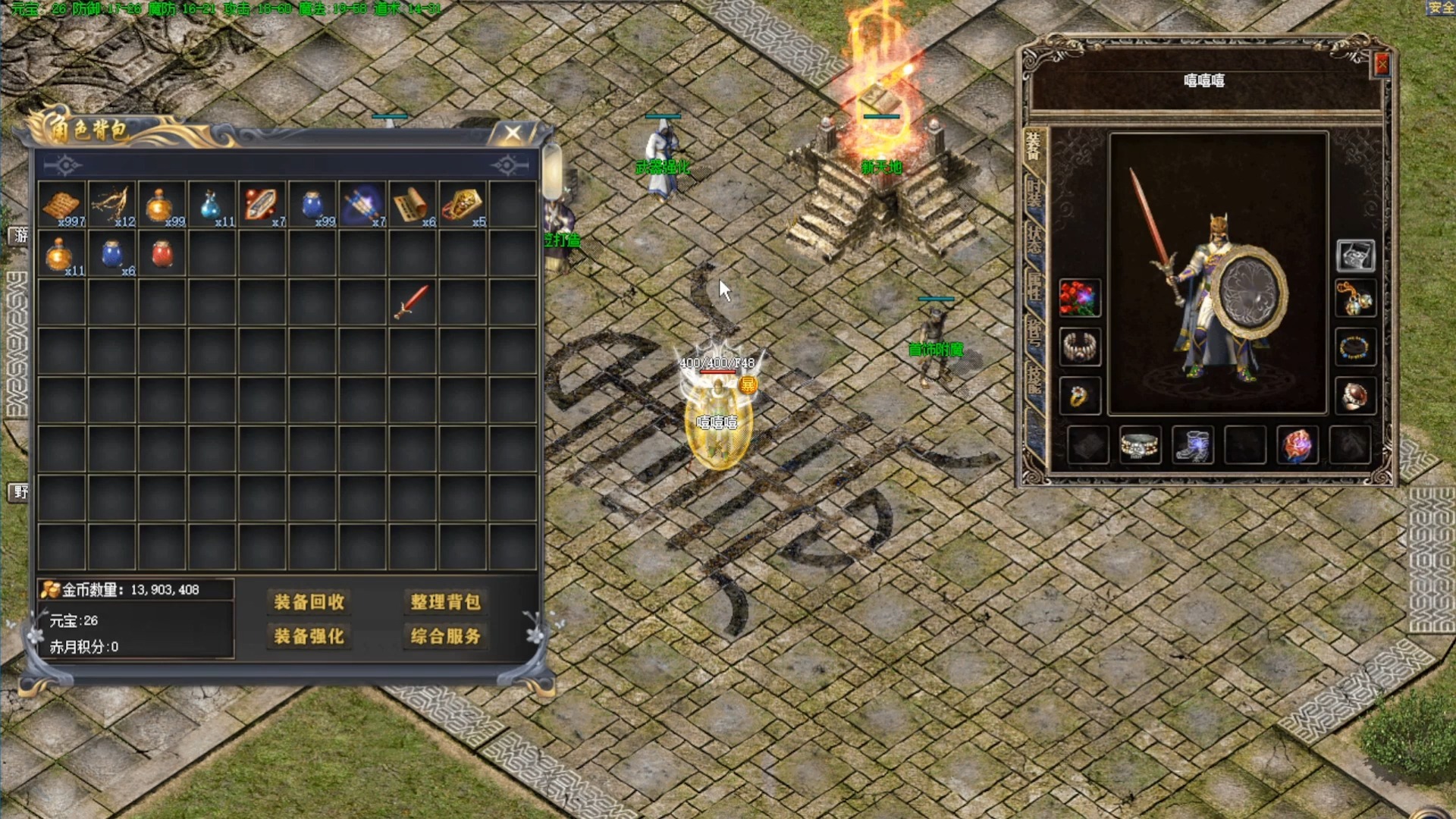Select the golden root item x12
Viewport: 1456px width, 819px height.
click(111, 204)
